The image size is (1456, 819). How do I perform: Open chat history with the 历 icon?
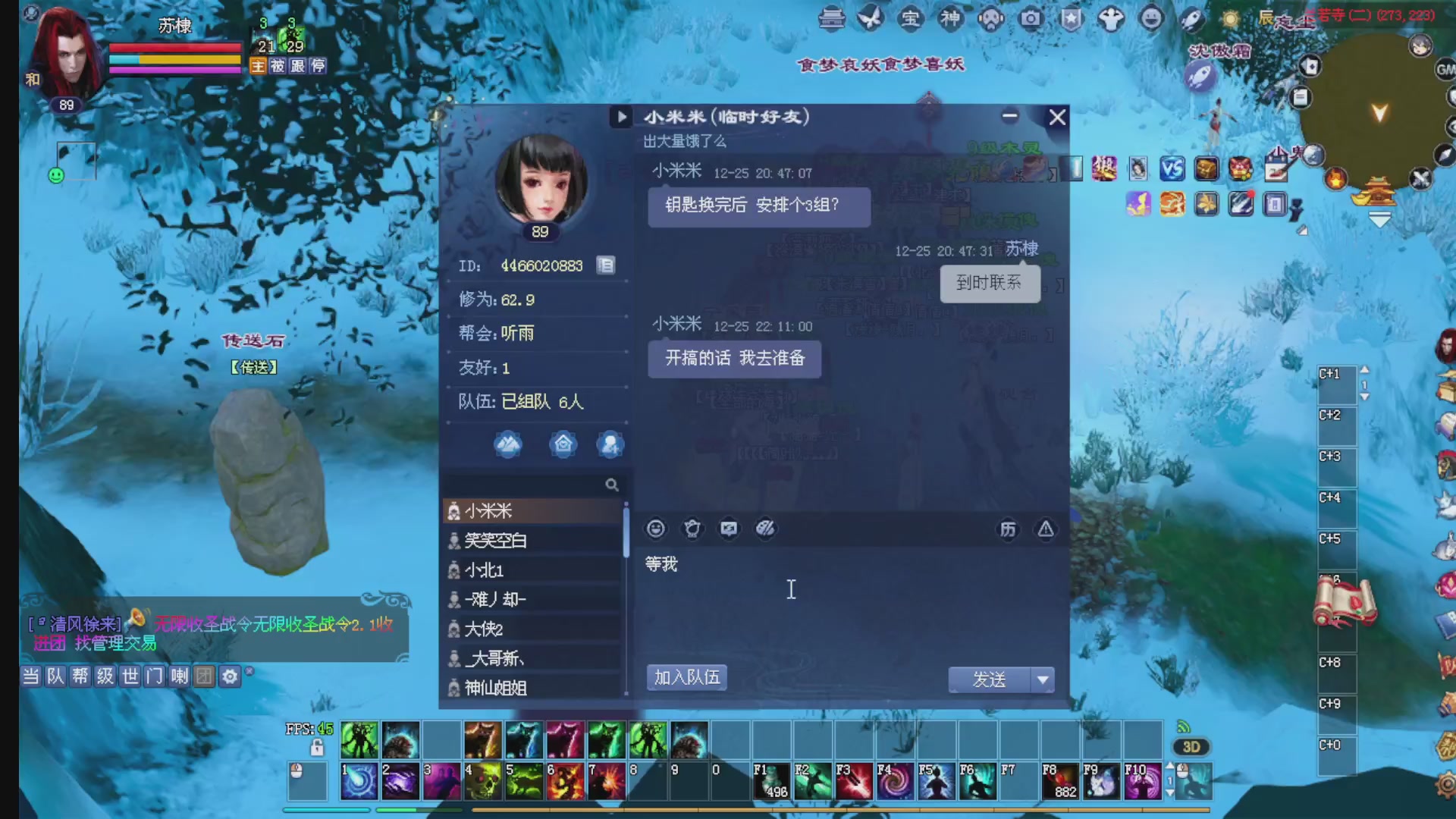pos(1009,529)
